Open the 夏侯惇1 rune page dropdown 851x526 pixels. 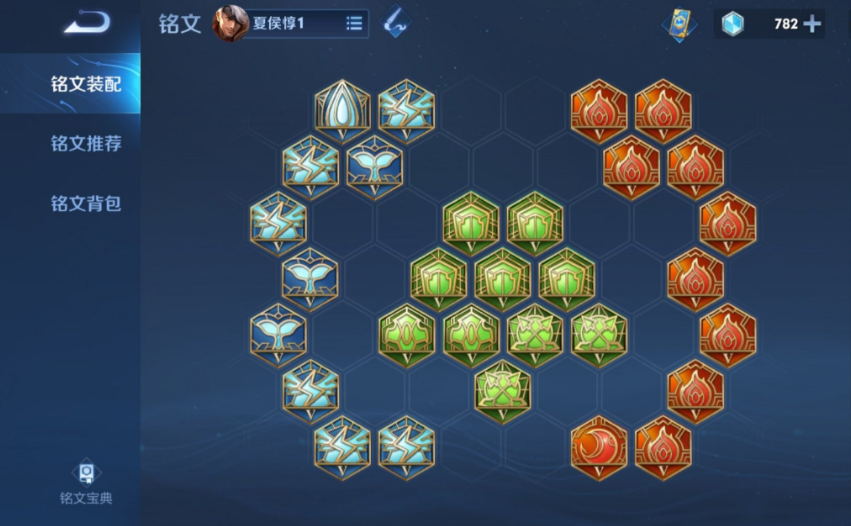(x=354, y=23)
